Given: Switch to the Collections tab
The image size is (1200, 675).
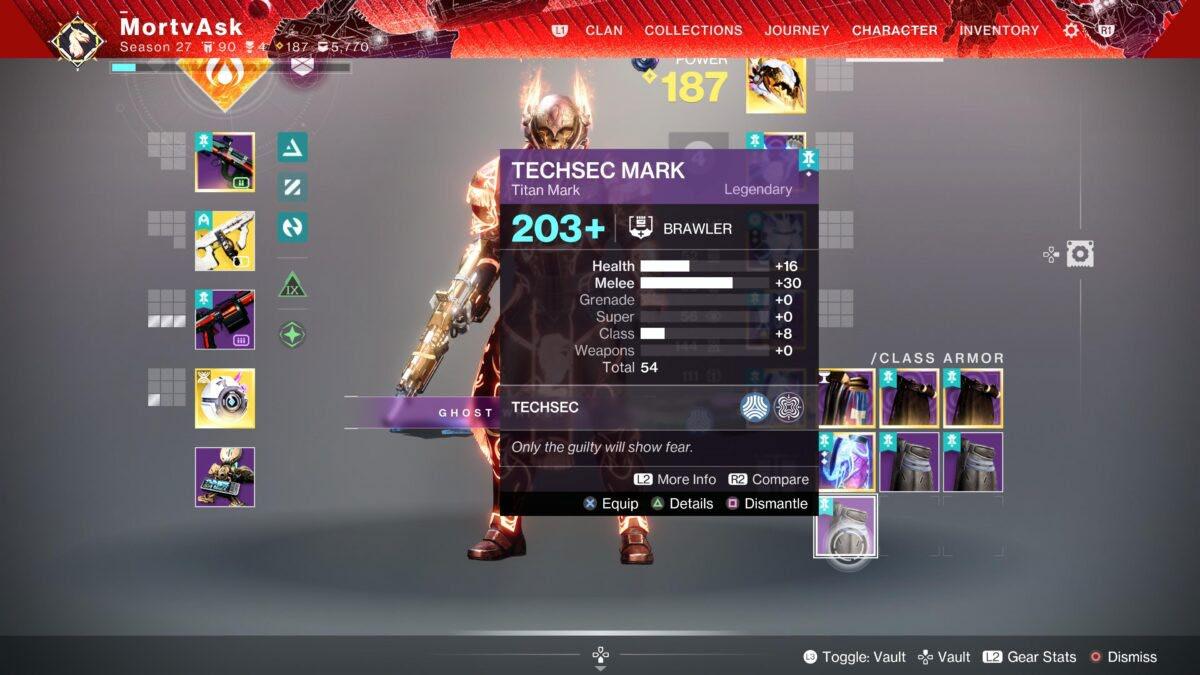Looking at the screenshot, I should [x=694, y=30].
